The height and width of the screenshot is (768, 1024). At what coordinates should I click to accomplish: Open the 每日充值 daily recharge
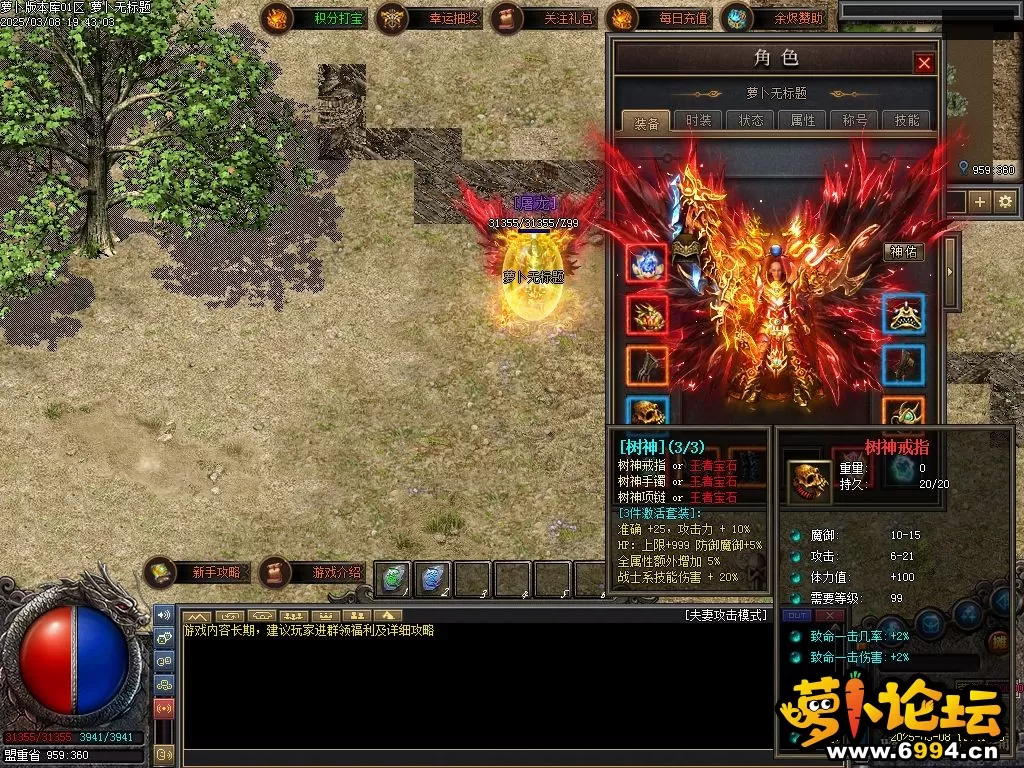tap(658, 18)
